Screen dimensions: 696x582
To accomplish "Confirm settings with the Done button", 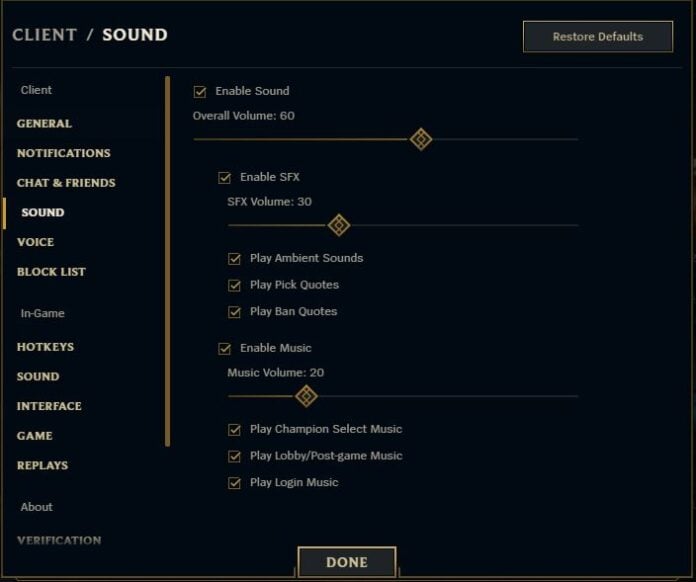I will click(346, 562).
